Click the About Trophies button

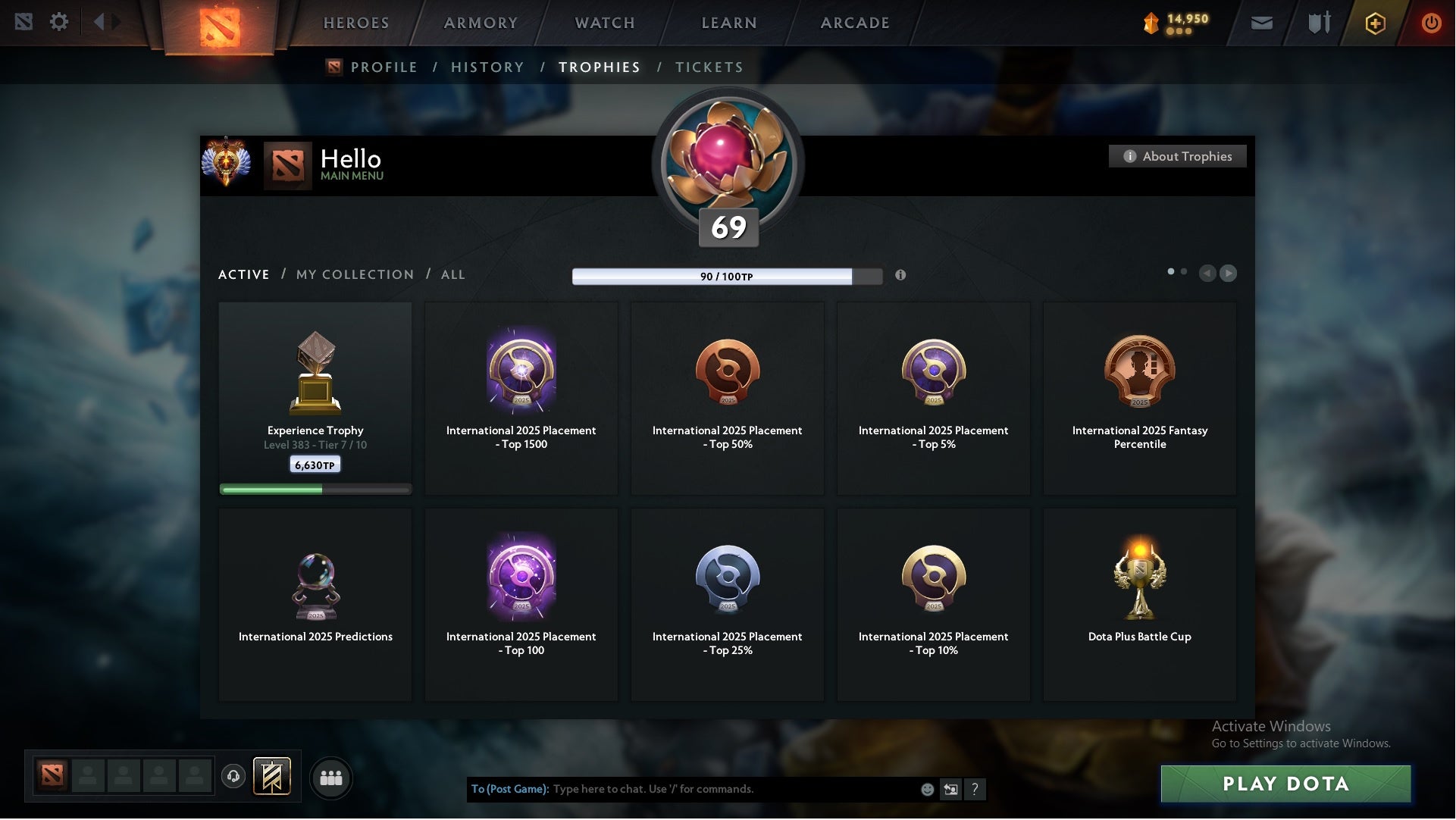click(1178, 156)
